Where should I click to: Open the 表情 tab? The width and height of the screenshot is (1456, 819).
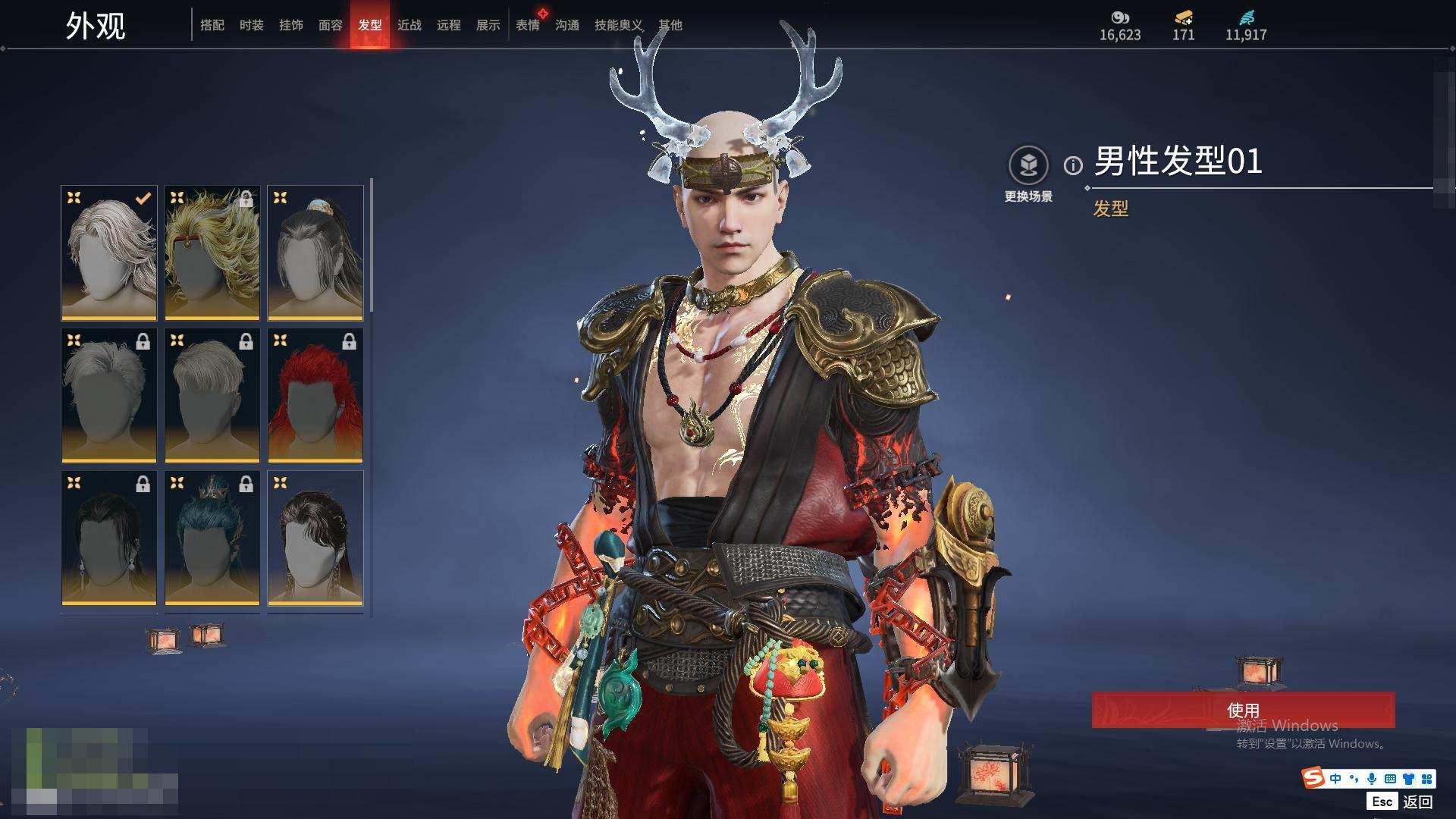coord(528,25)
